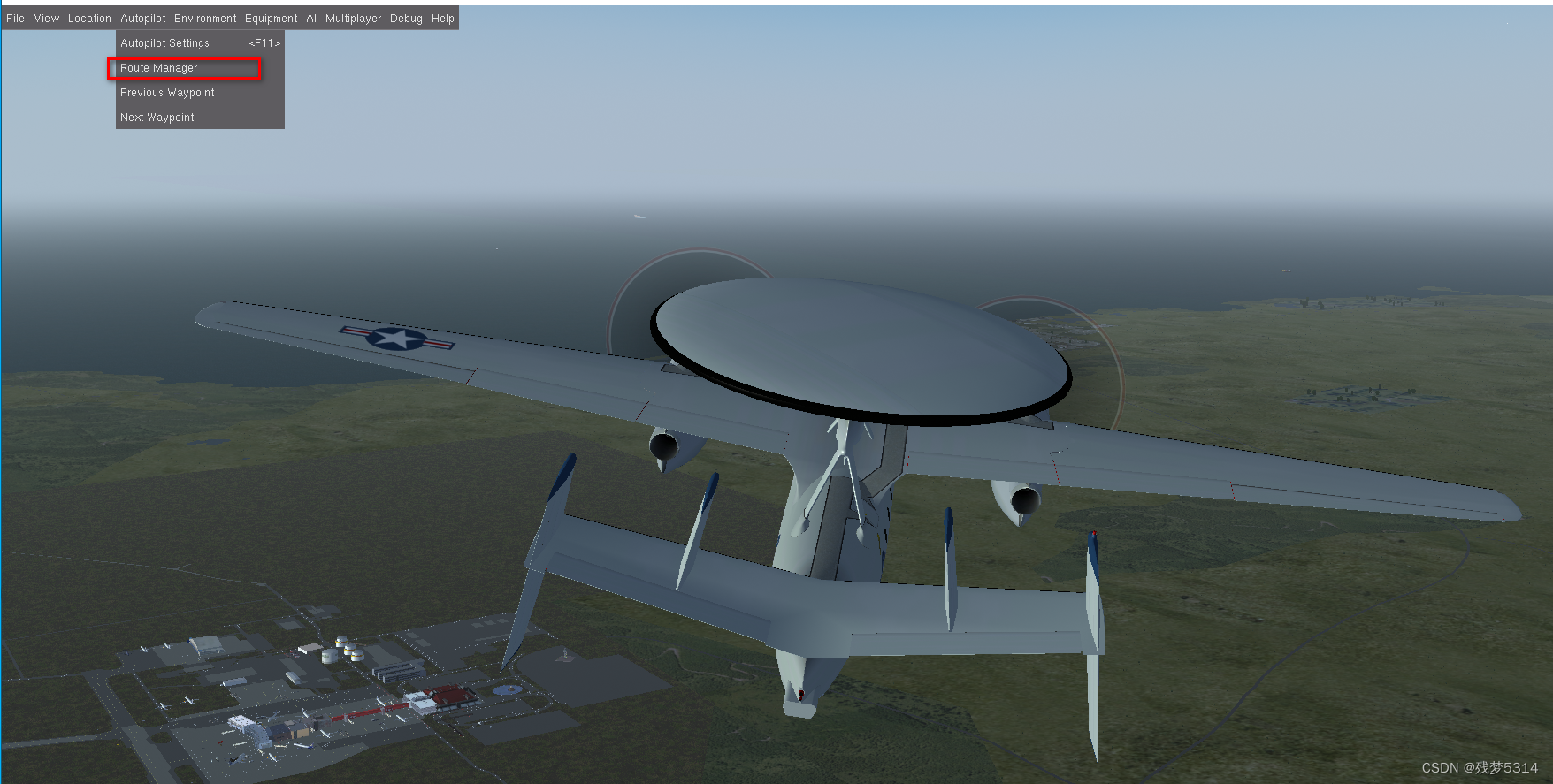
Task: Select Next Waypoint in the Autopilot menu
Action: [156, 117]
